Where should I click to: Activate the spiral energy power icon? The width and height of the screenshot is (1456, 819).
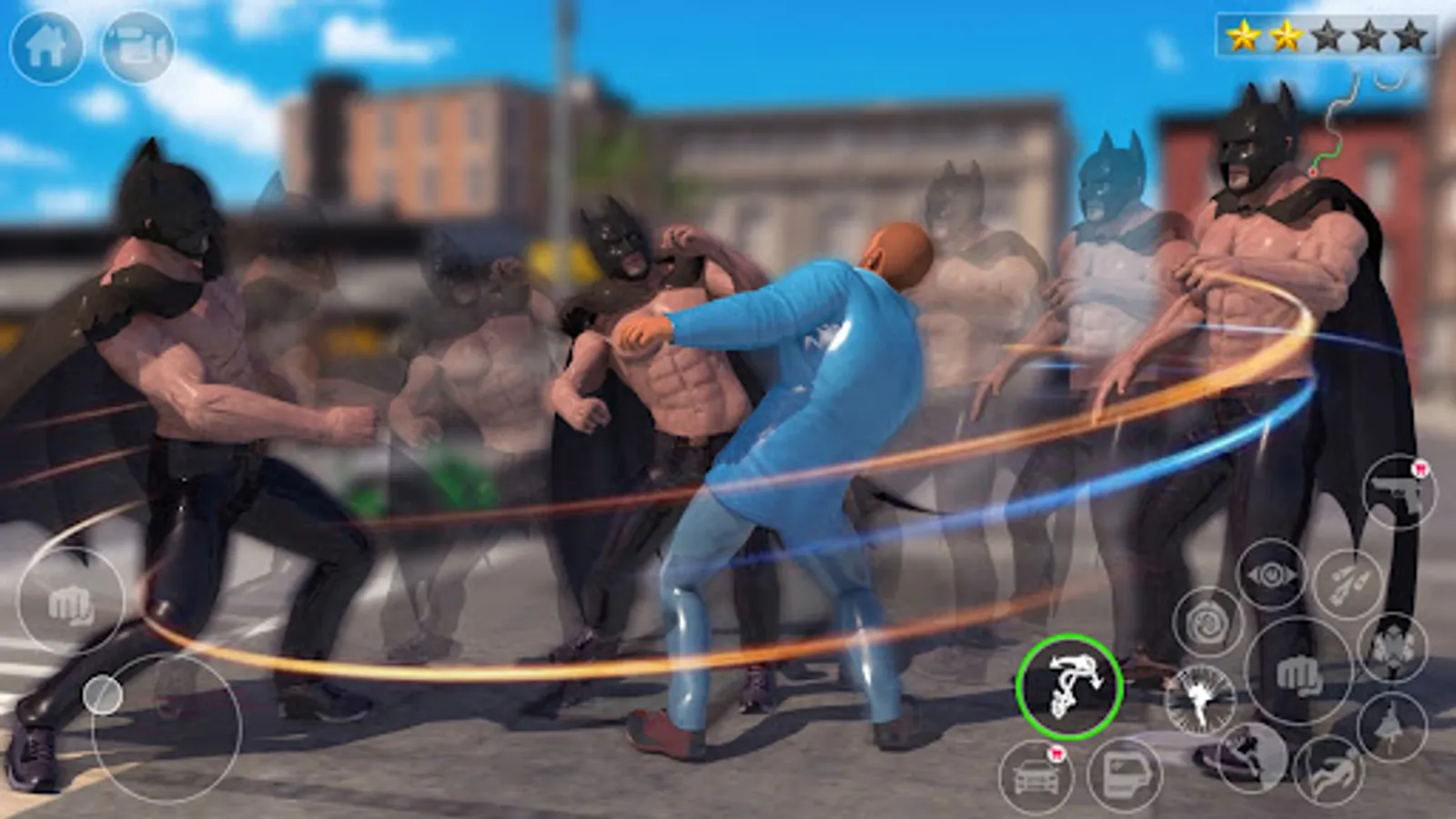tap(1208, 623)
